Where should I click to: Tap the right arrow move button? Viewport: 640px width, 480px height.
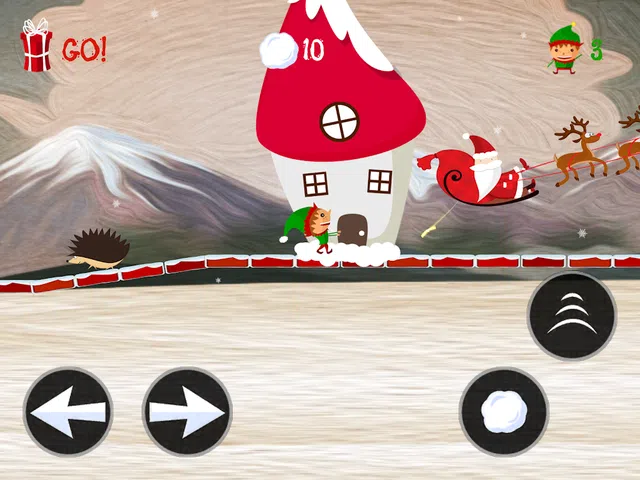click(187, 412)
